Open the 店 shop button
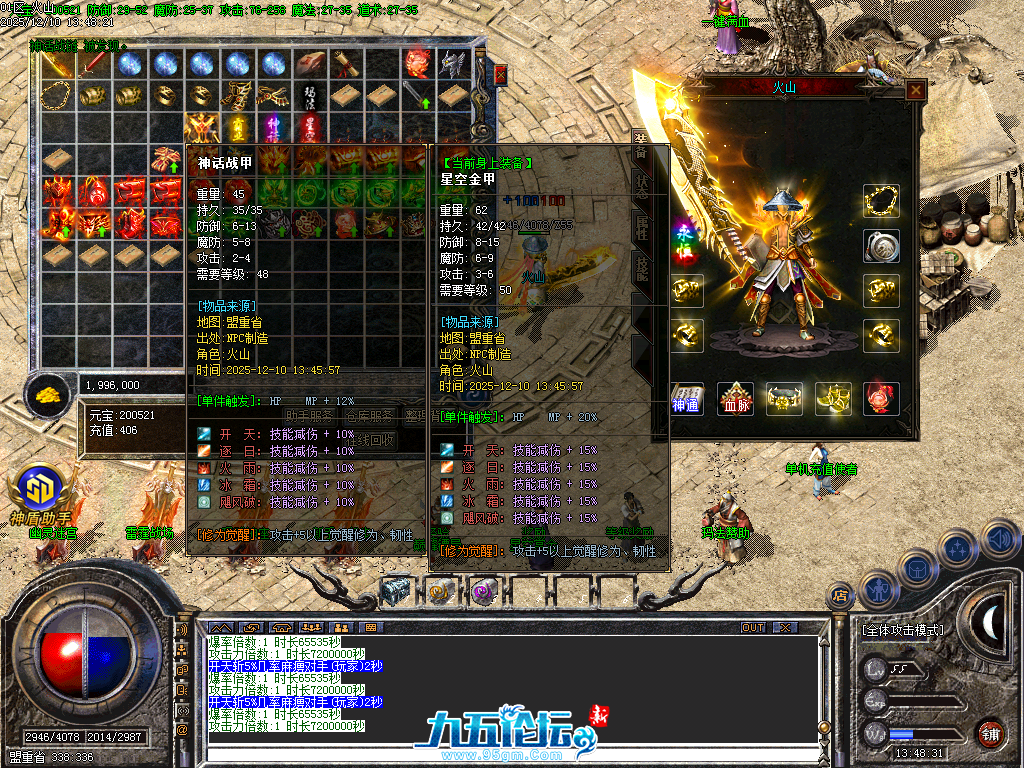This screenshot has width=1024, height=768. (840, 596)
